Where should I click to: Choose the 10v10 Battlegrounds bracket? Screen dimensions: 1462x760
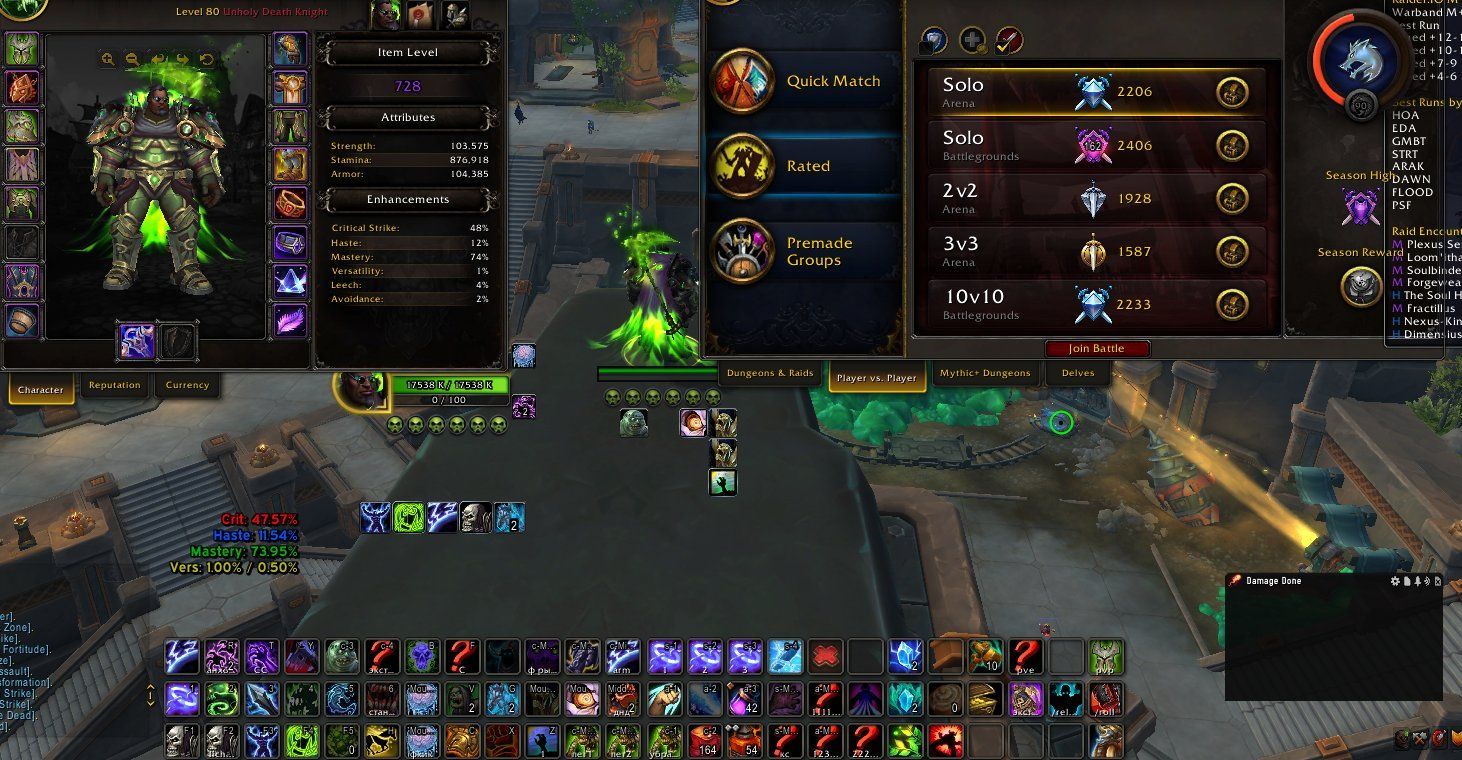tap(1096, 304)
